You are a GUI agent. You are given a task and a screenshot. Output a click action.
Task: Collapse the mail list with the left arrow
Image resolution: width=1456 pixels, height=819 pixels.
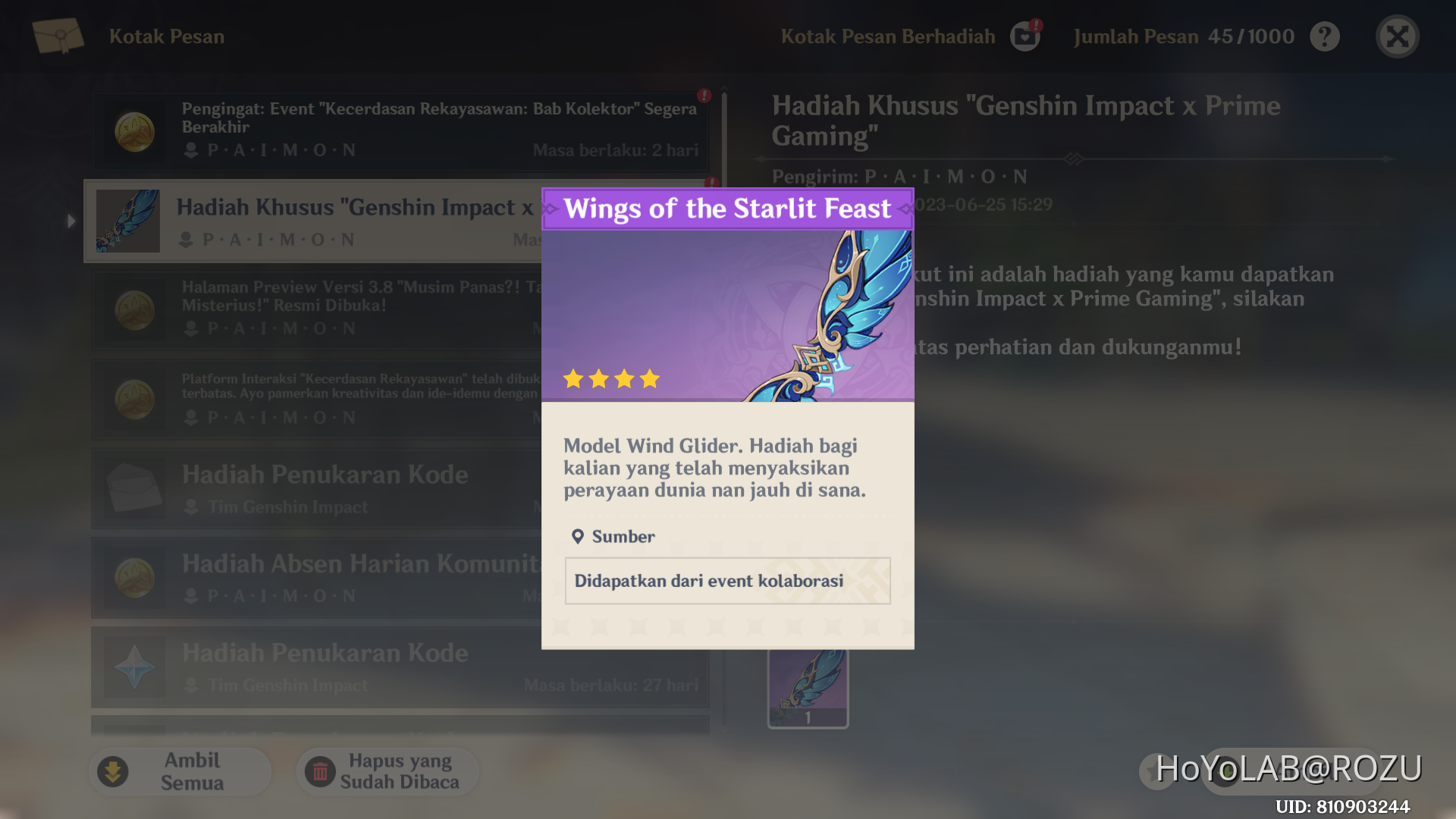(x=71, y=221)
